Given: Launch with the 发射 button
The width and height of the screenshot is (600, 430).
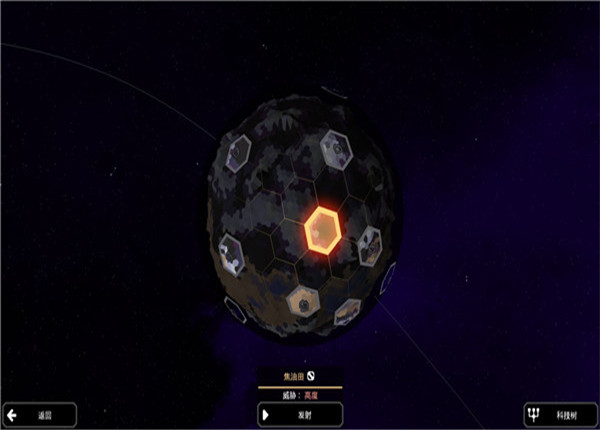Looking at the screenshot, I should [300, 414].
